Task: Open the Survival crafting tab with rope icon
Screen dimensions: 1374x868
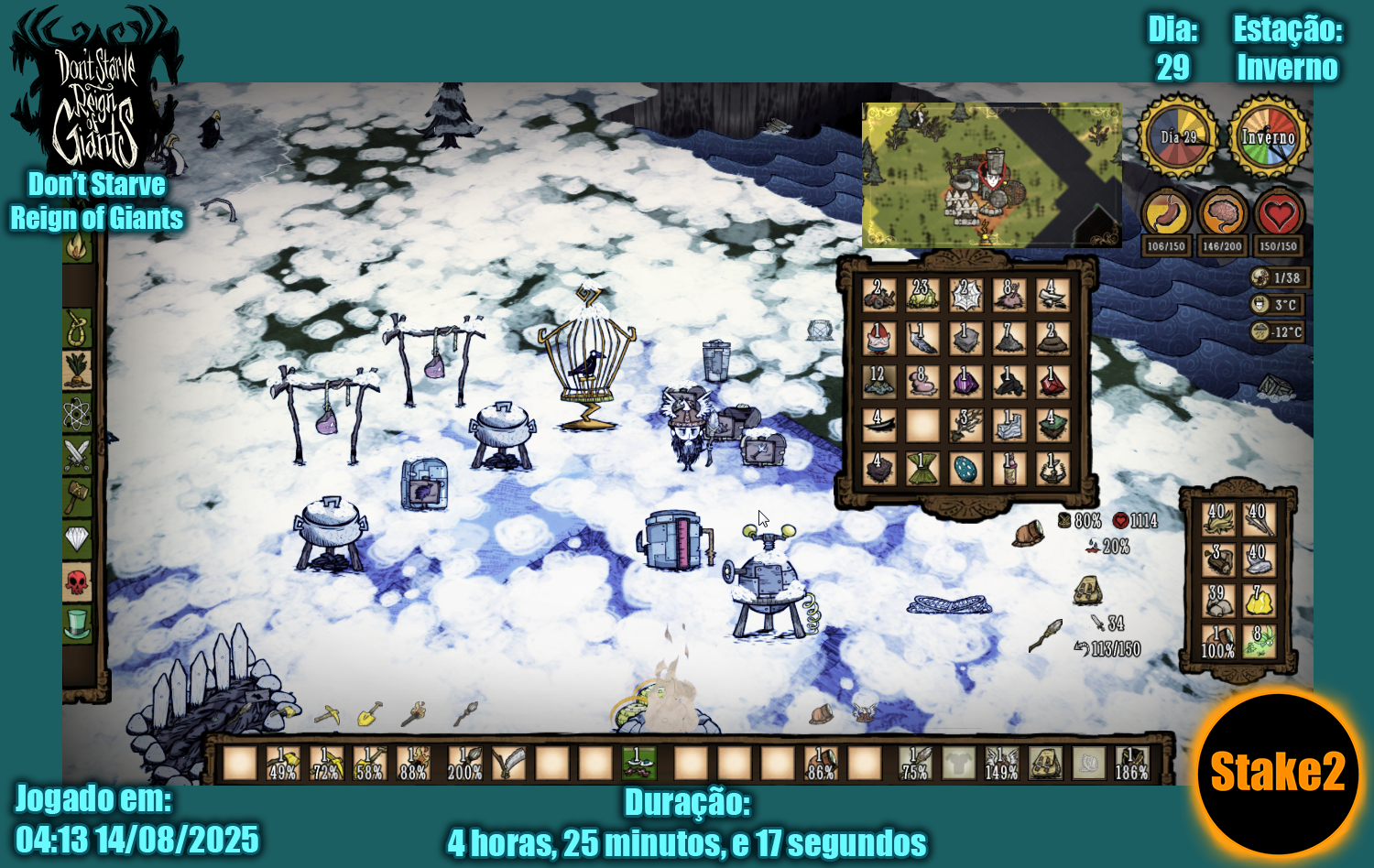Action: tap(77, 328)
